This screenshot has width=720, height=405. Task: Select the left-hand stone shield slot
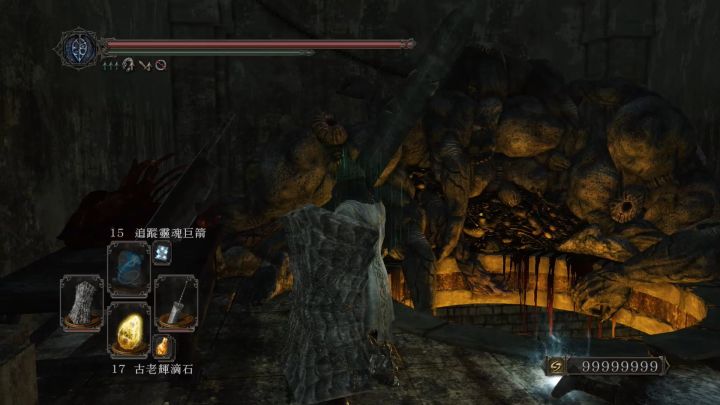[82, 302]
